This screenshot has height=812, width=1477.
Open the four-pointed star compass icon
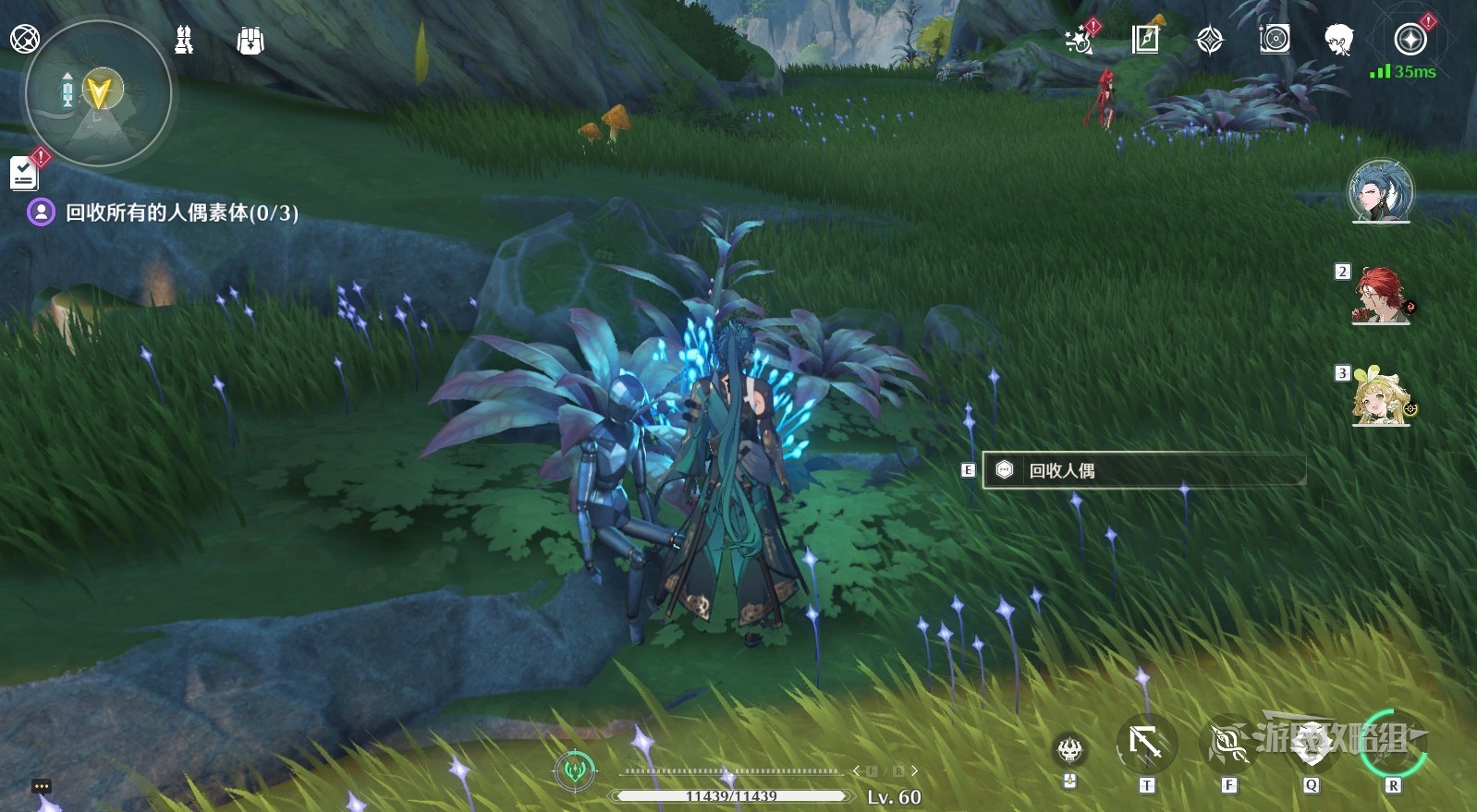(1210, 40)
